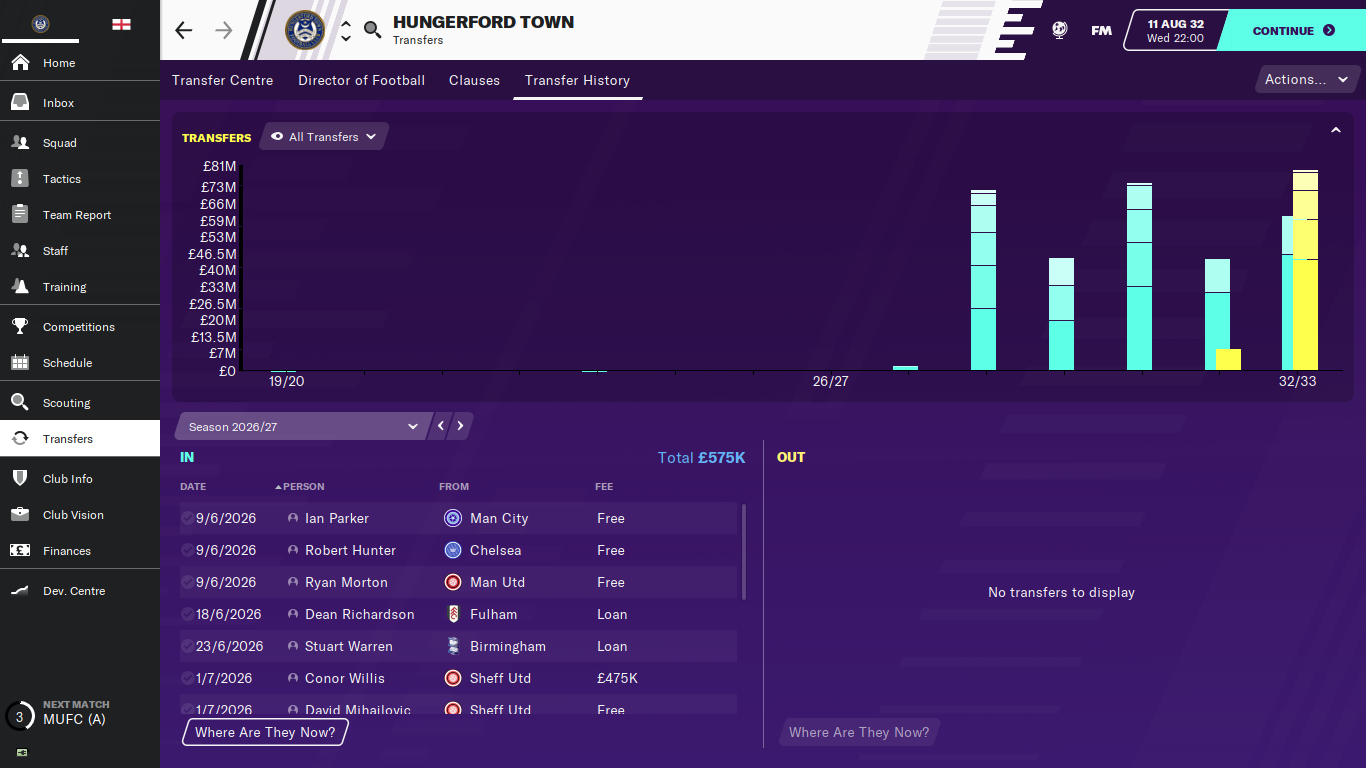Click the Where Are They Now button under IN
Screen dimensions: 1366x768
coord(265,732)
